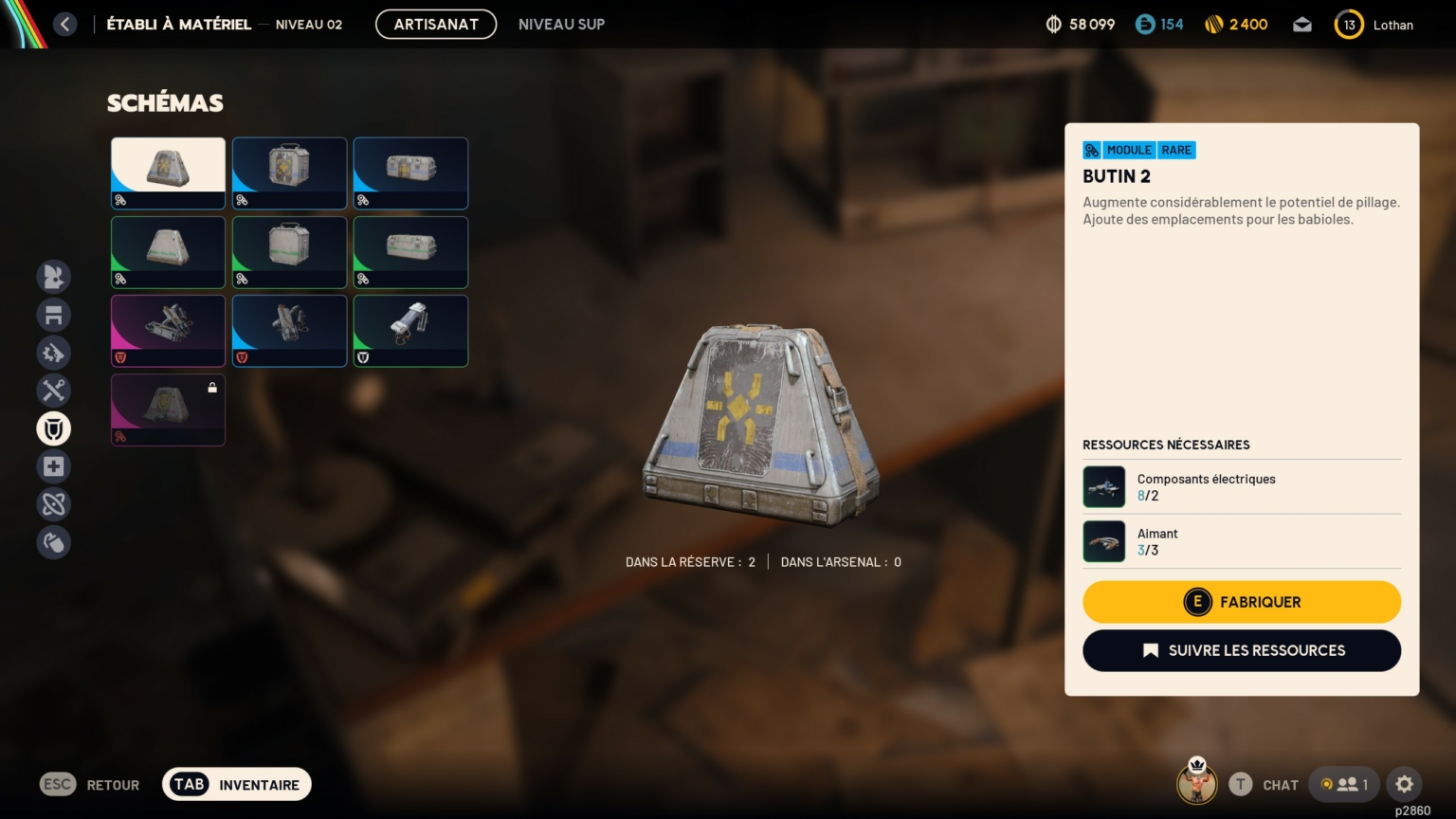Click the Nix companion category icon
The image size is (1456, 819).
click(54, 277)
